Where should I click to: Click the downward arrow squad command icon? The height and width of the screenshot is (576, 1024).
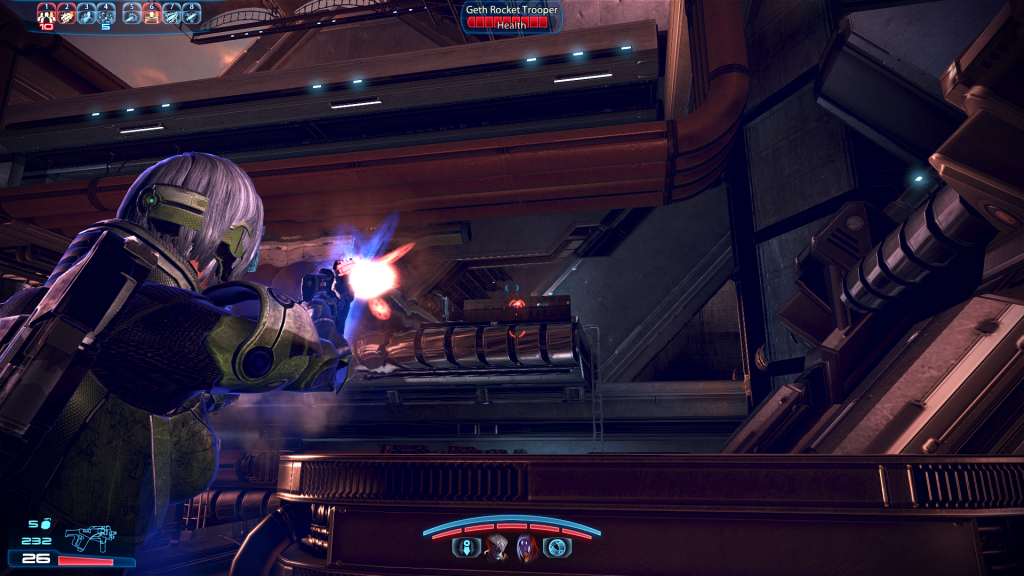[465, 548]
